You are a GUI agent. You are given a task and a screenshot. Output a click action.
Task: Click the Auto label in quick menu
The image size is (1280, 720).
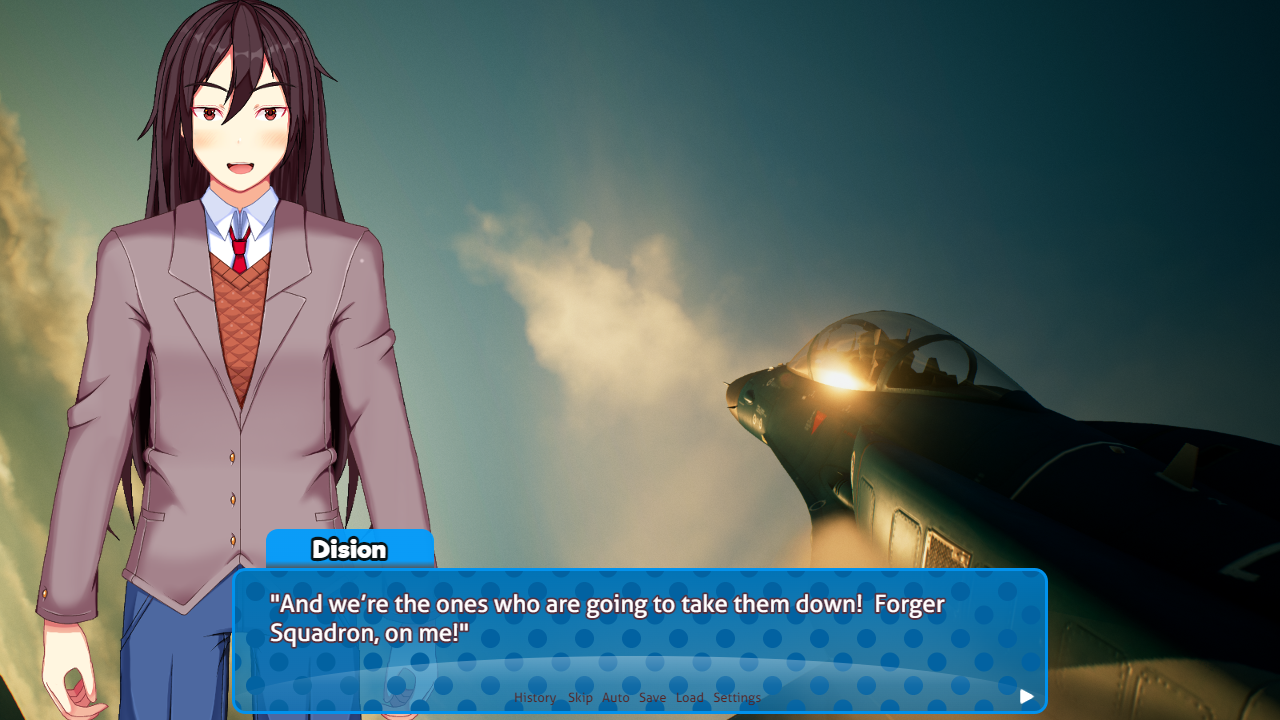click(615, 697)
